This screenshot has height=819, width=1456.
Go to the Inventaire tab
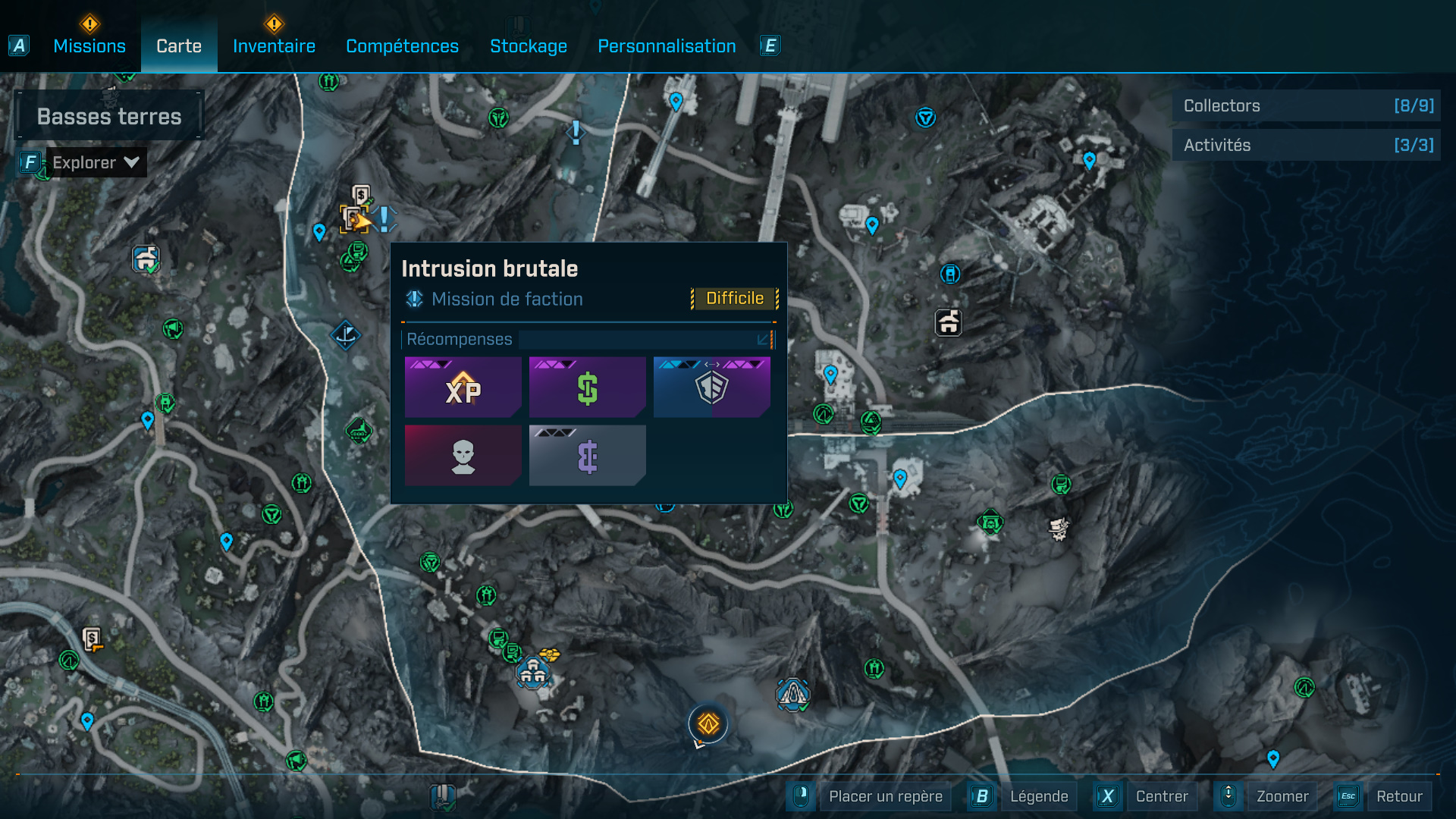[274, 46]
